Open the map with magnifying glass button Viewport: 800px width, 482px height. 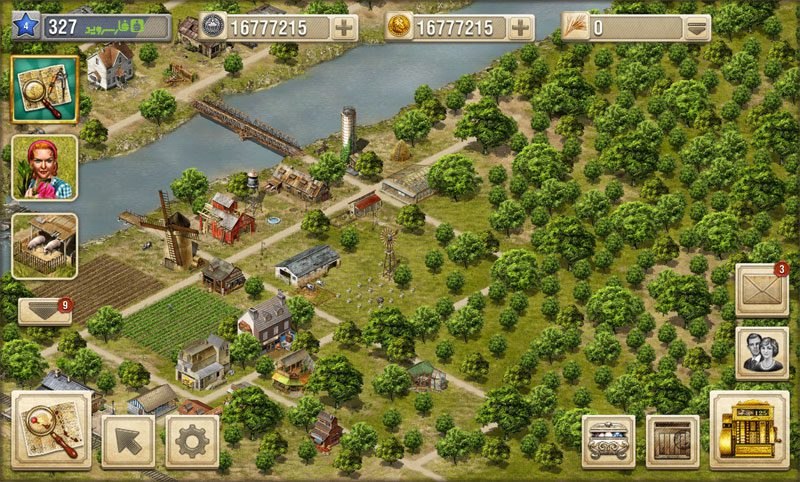click(x=45, y=89)
